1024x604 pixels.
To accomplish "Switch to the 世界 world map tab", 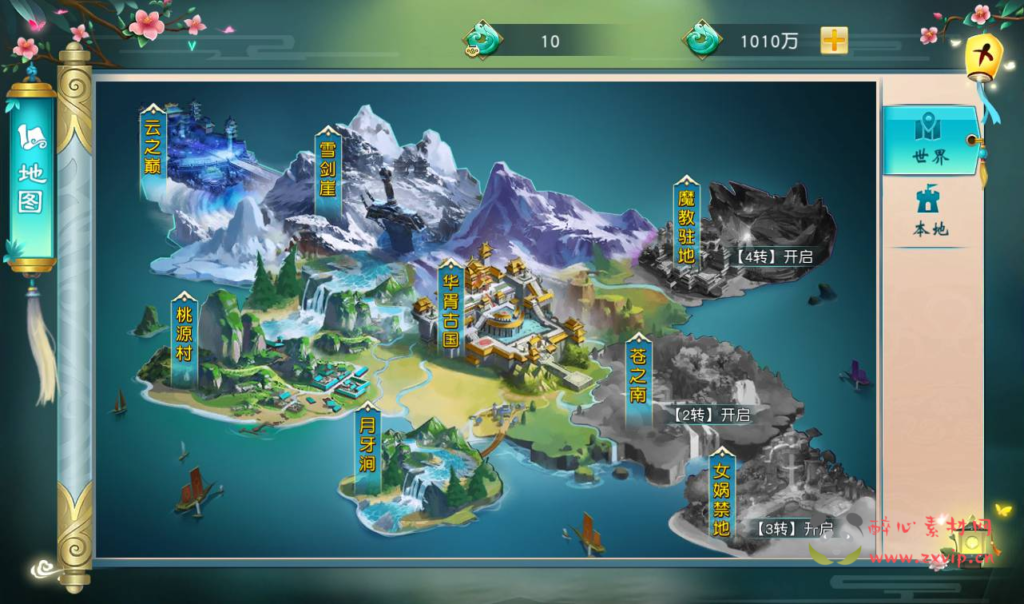I will click(930, 138).
